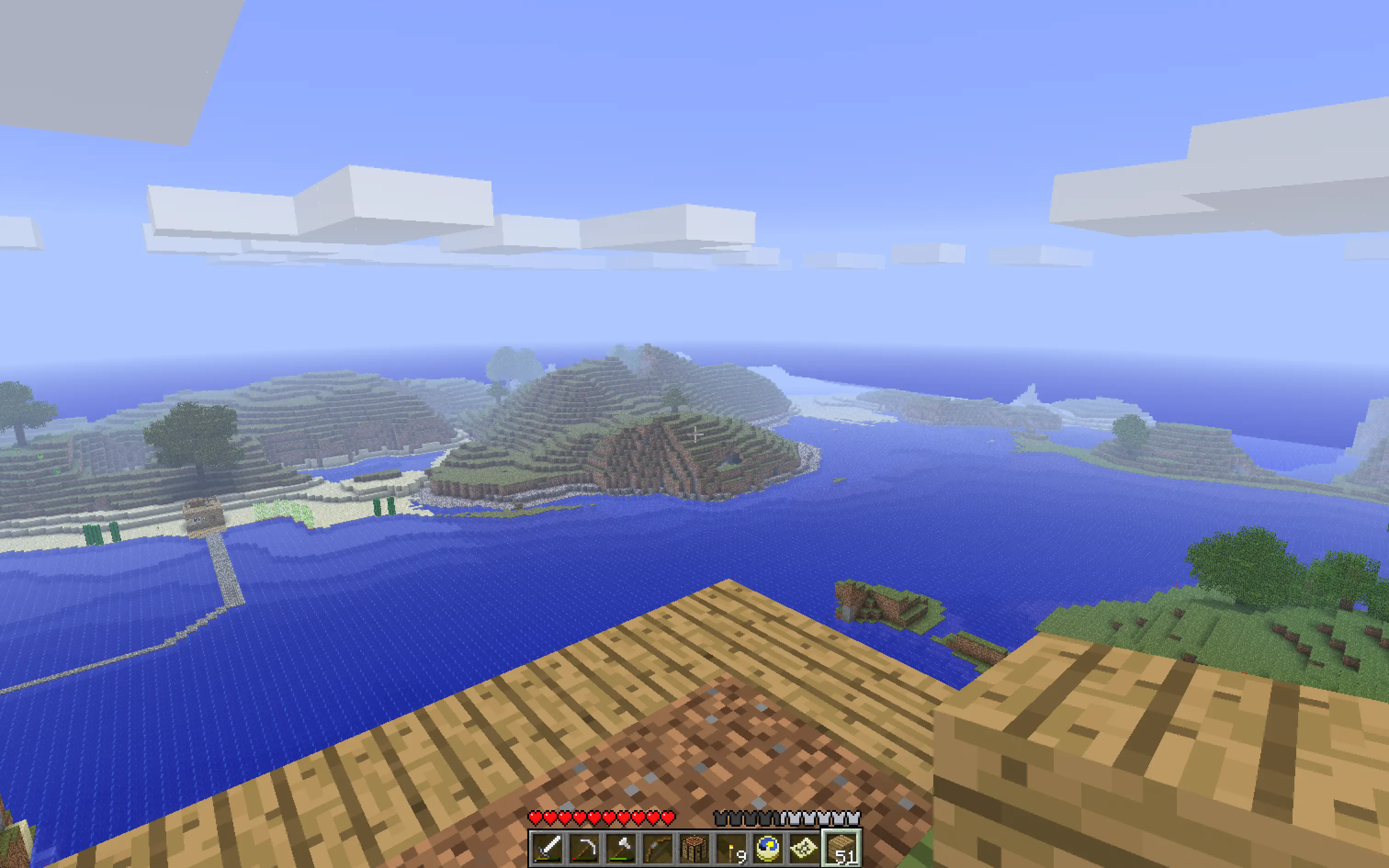The width and height of the screenshot is (1389, 868).
Task: Switch to the iron axe slot
Action: (x=621, y=847)
